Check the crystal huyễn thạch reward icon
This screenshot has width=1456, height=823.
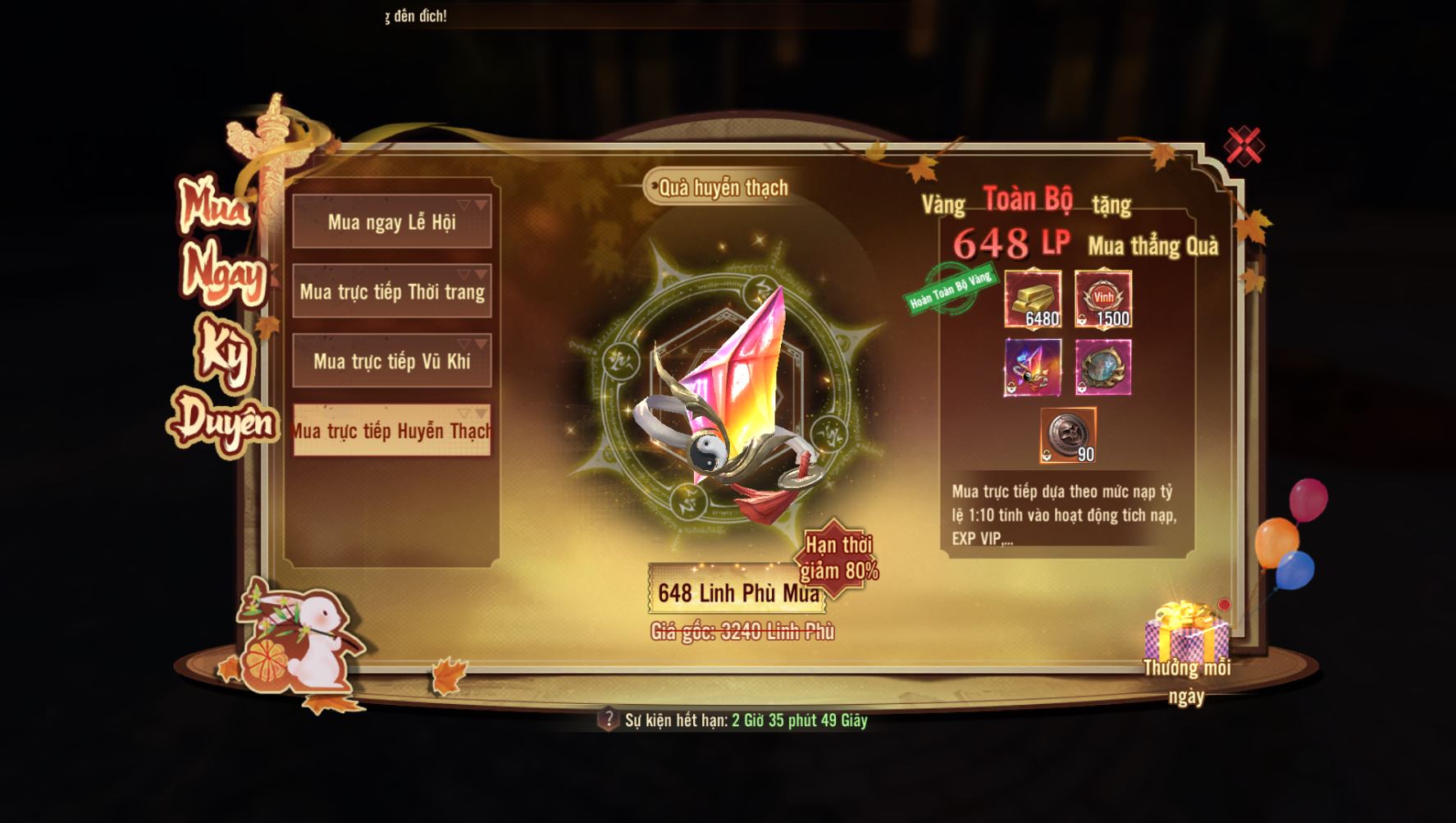1033,368
